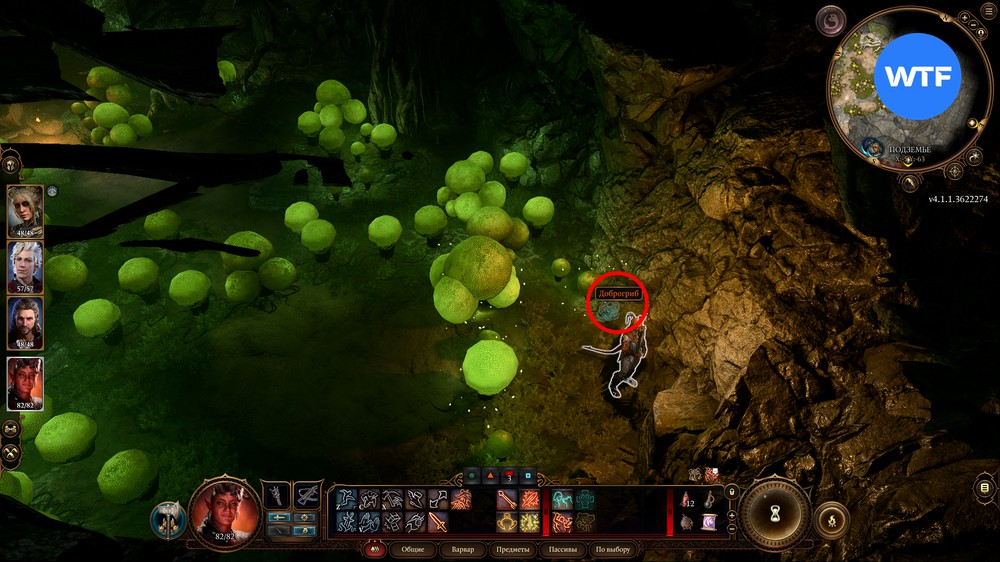
Task: Open the Варвар hotbar tab
Action: [463, 550]
